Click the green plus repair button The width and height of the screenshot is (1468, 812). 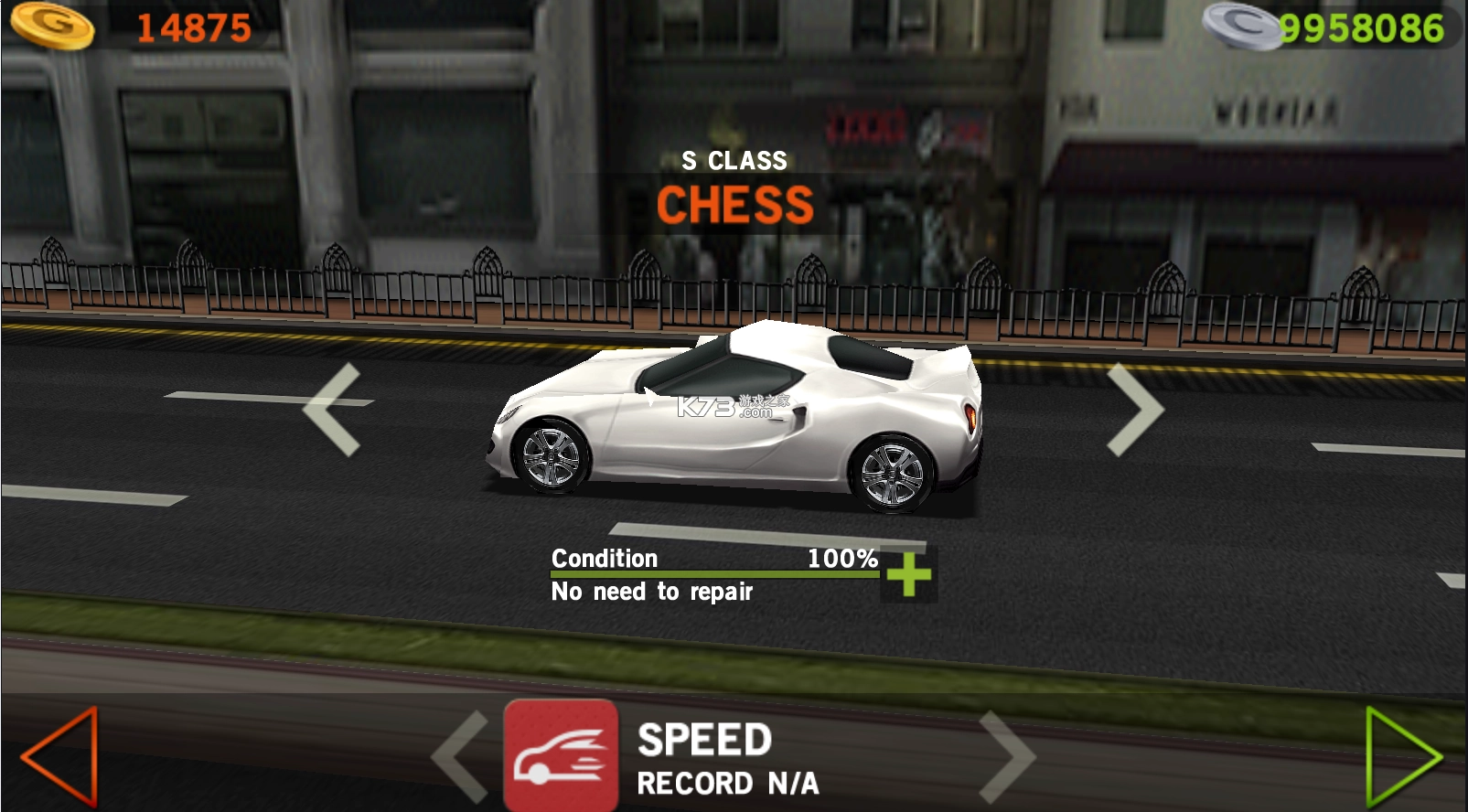pyautogui.click(x=908, y=575)
